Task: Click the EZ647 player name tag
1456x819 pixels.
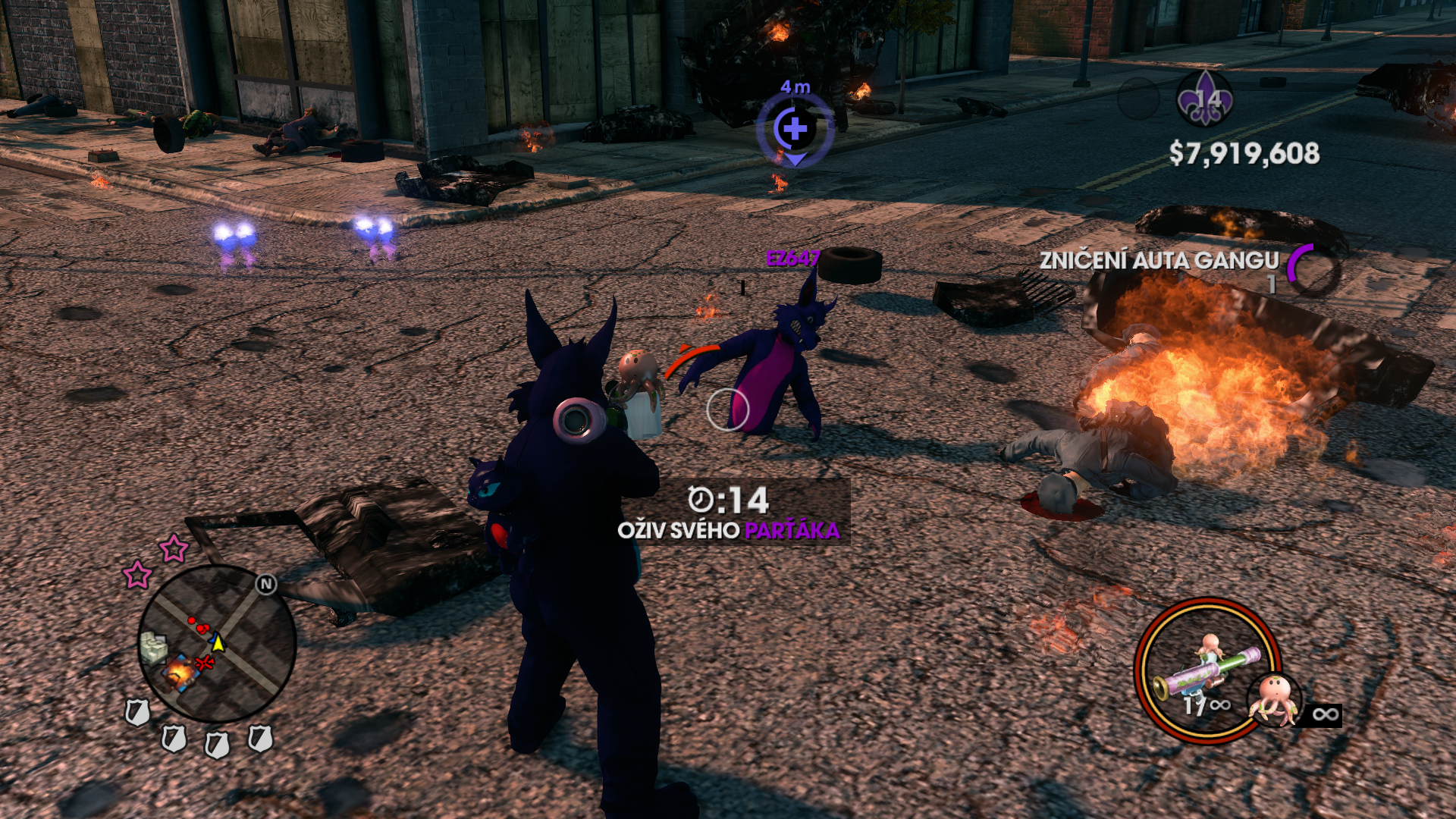Action: pyautogui.click(x=792, y=259)
